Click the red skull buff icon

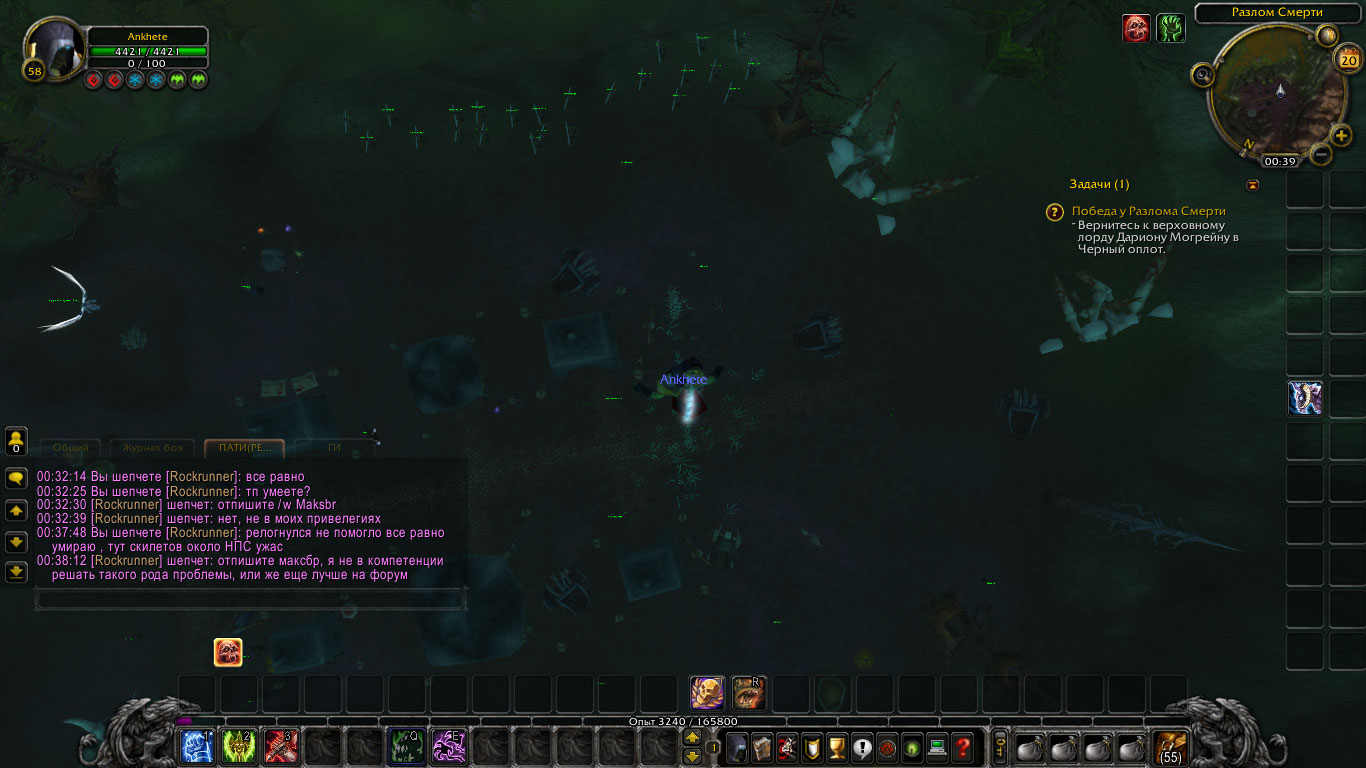pos(1136,28)
